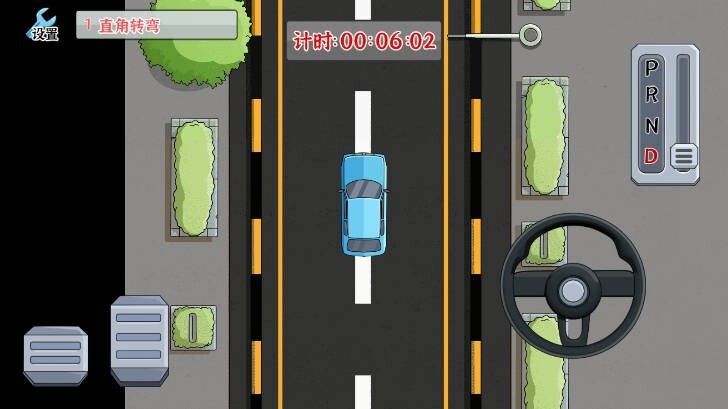Select the D drive gear
The image size is (728, 409).
click(x=651, y=156)
